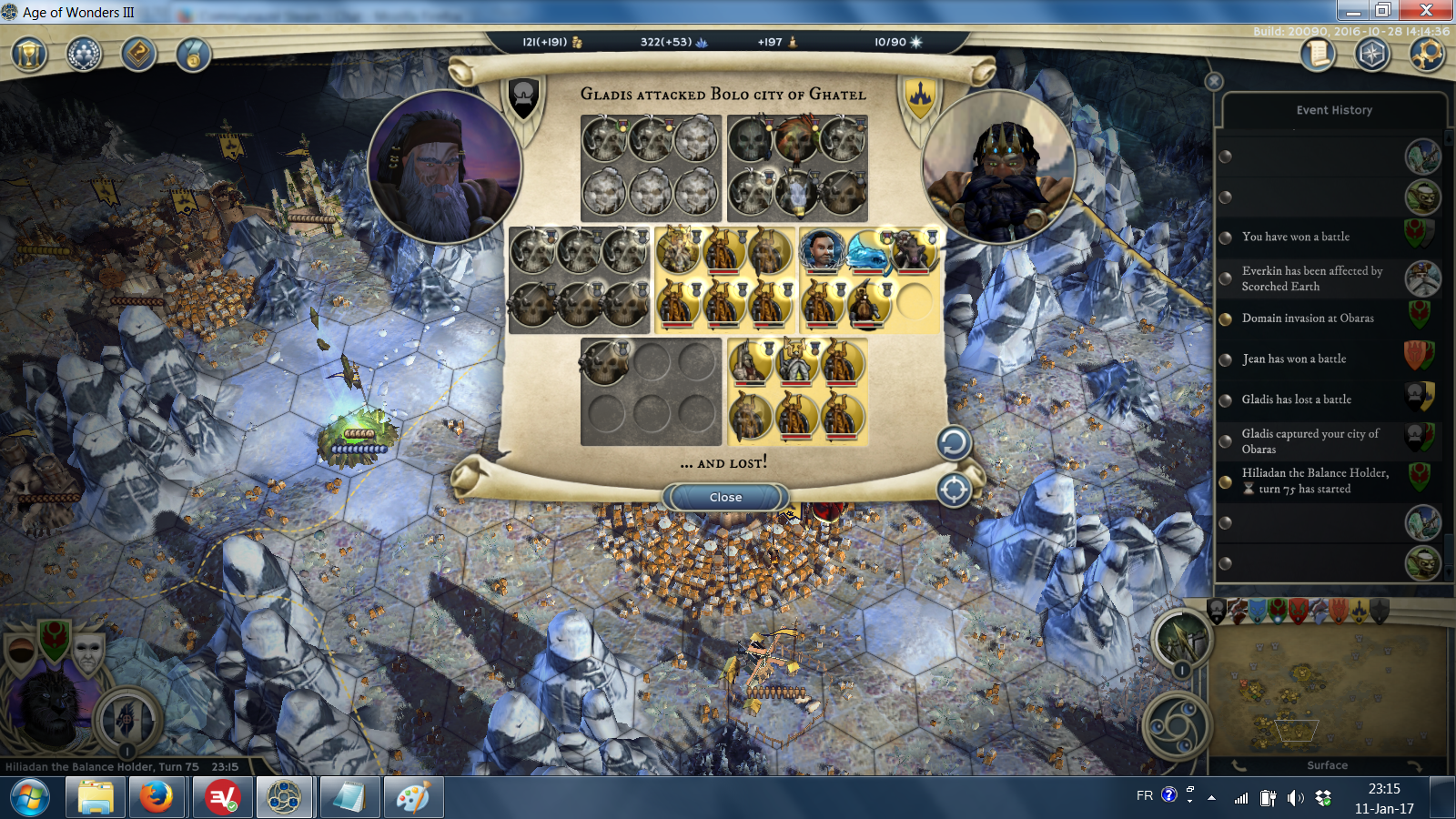Focus camera on battle location with crosshair button

954,490
